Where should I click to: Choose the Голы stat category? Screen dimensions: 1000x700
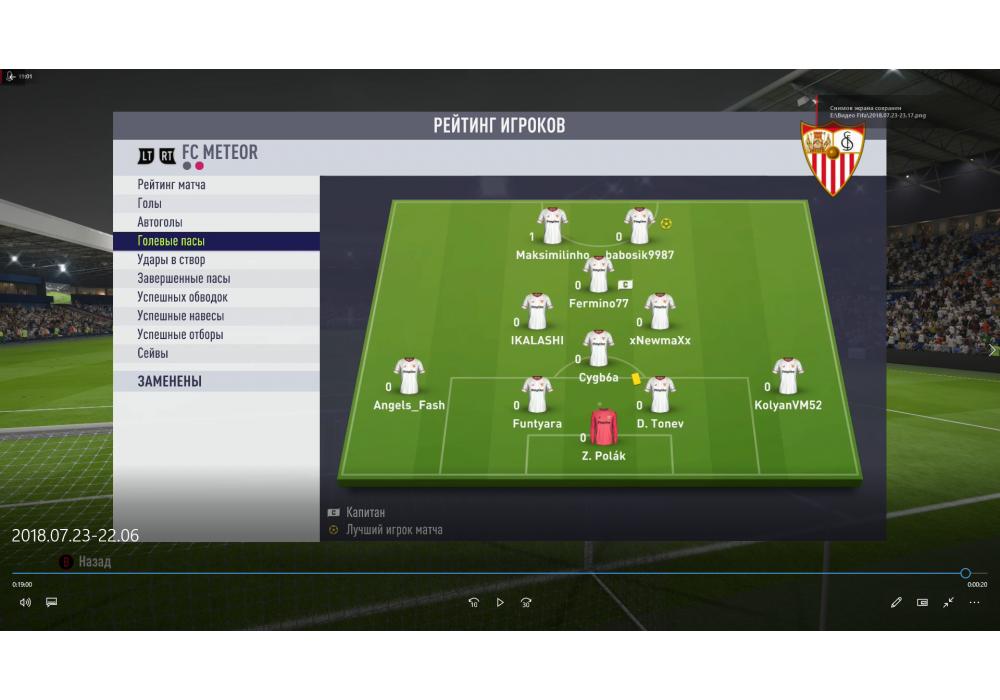coord(150,204)
